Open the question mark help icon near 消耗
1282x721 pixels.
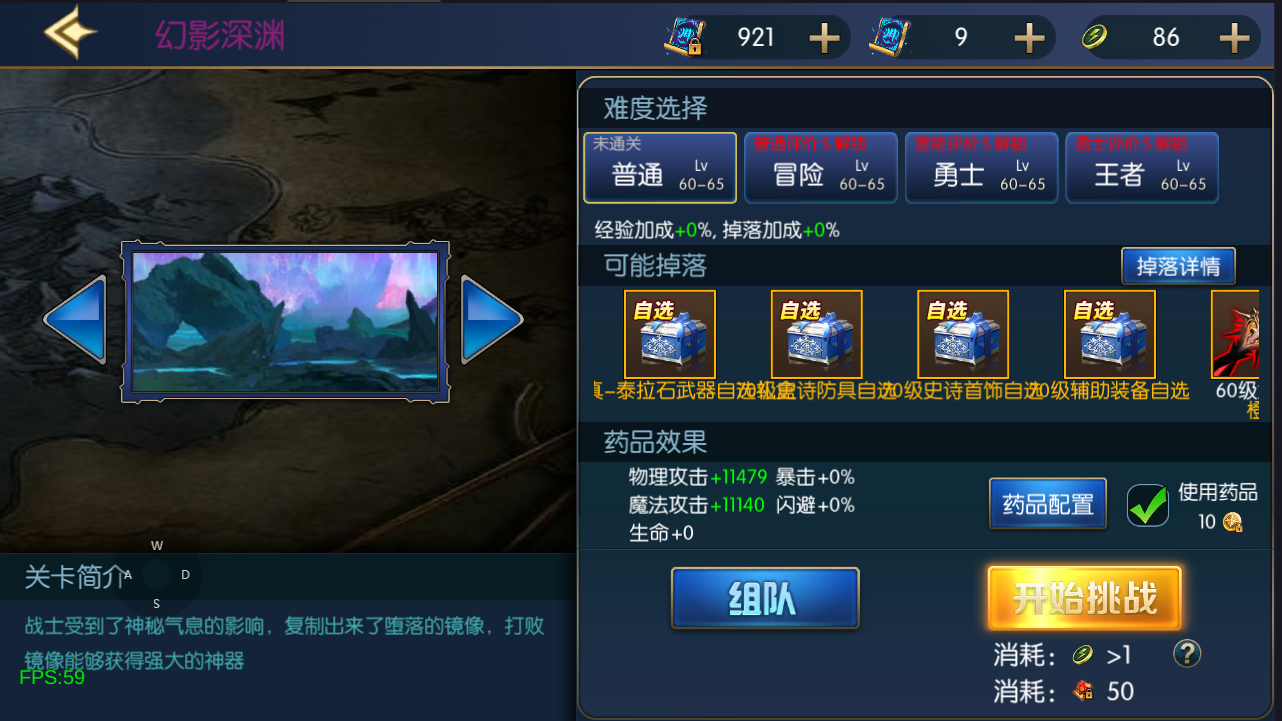tap(1186, 655)
